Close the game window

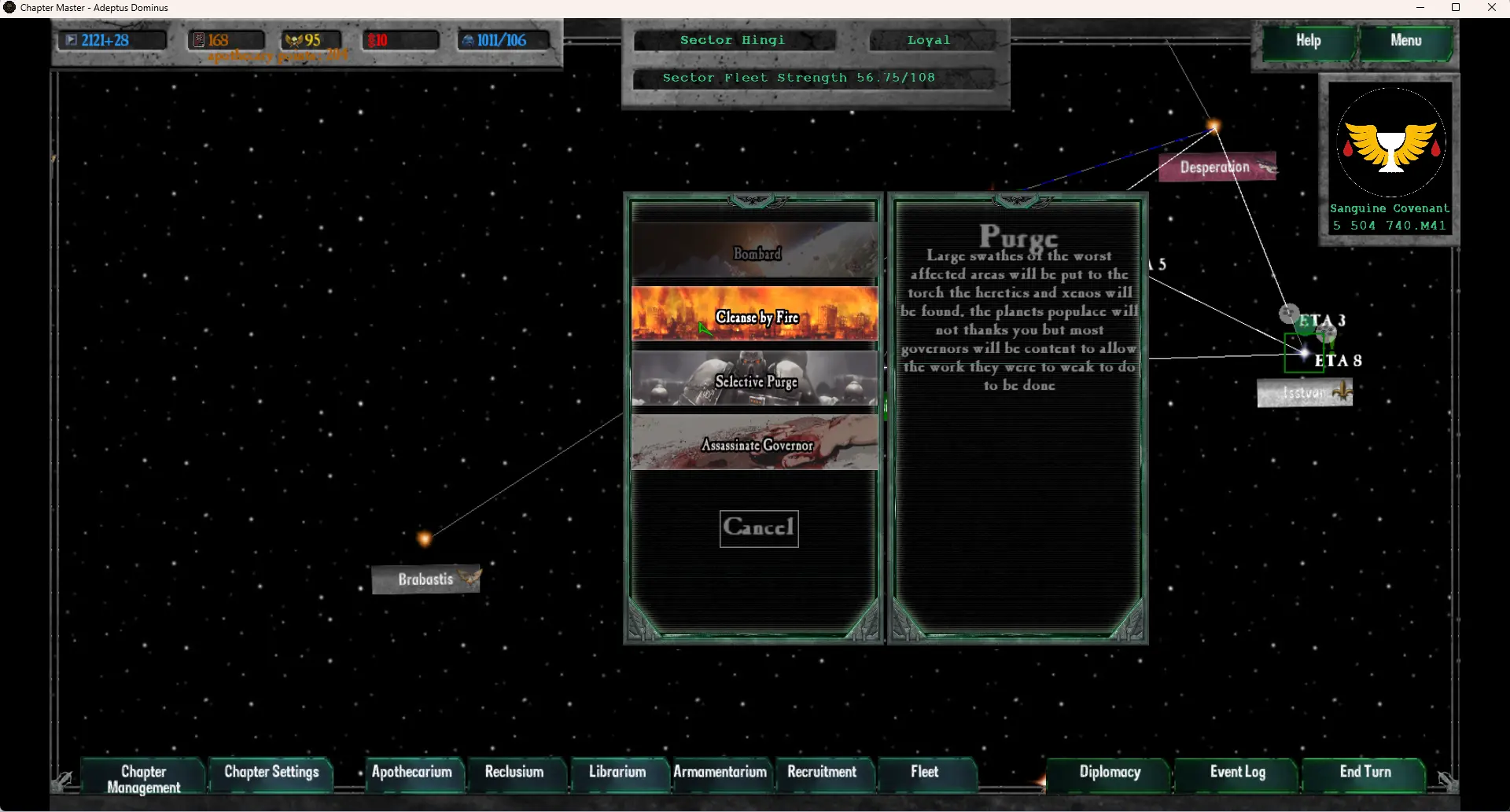pos(1491,8)
